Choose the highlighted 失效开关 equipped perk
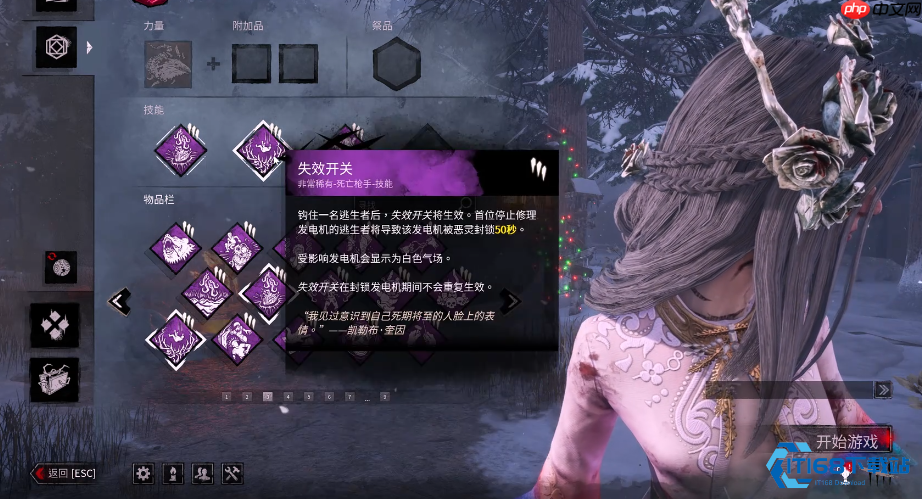The image size is (922, 499). click(x=262, y=150)
